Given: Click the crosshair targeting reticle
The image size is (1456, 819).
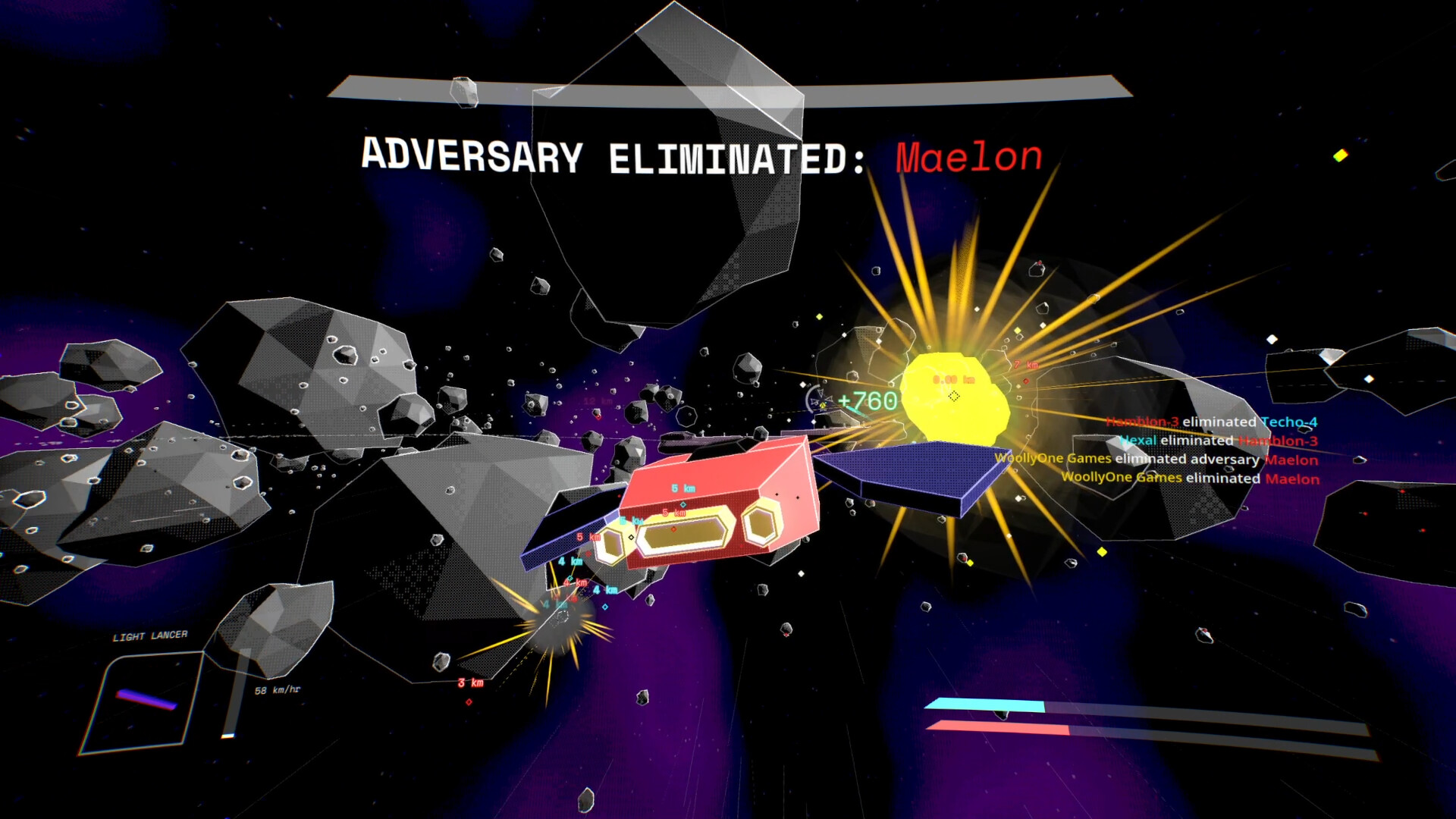Looking at the screenshot, I should tap(953, 396).
